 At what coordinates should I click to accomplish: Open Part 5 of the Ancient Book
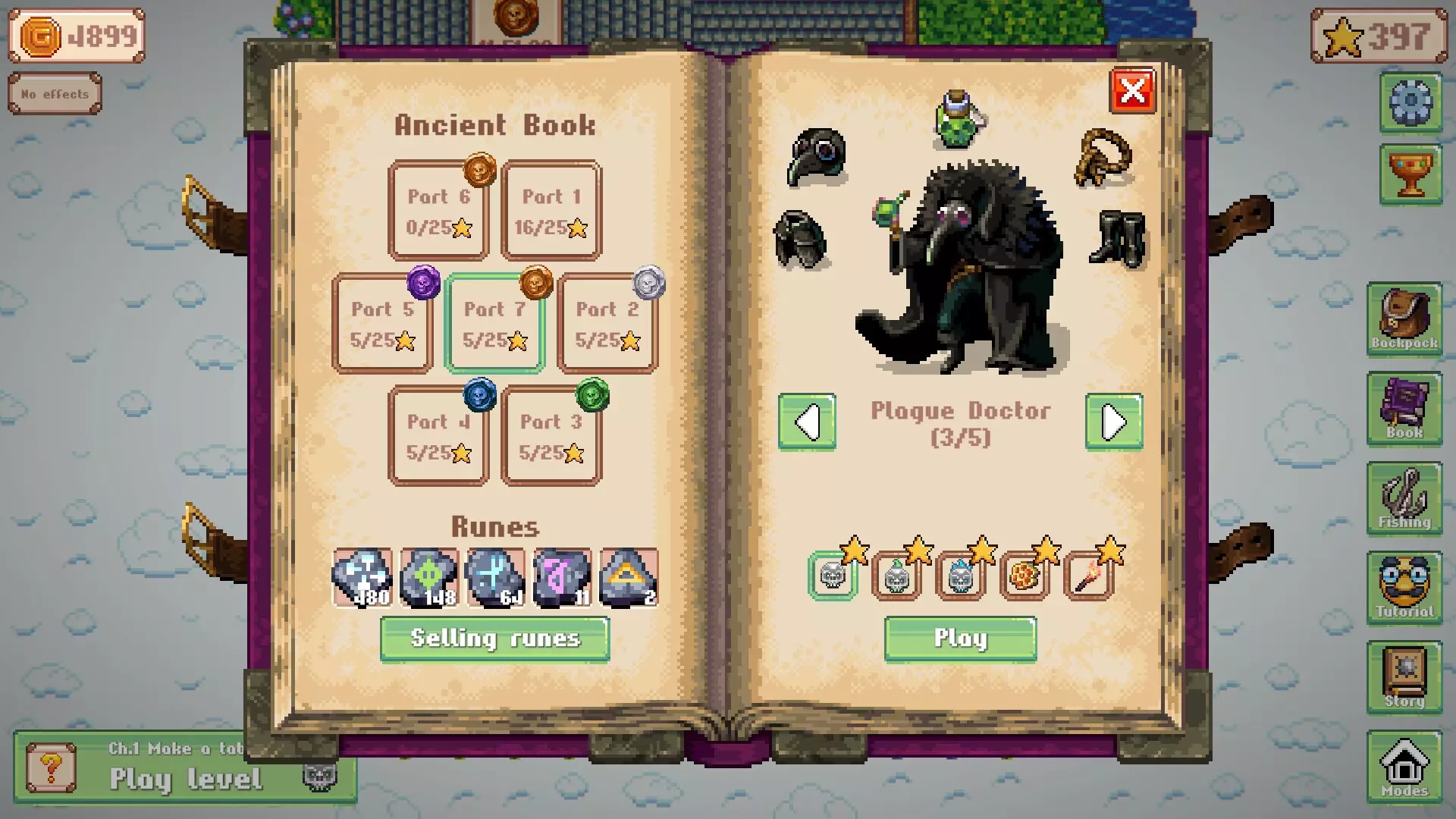tap(383, 323)
